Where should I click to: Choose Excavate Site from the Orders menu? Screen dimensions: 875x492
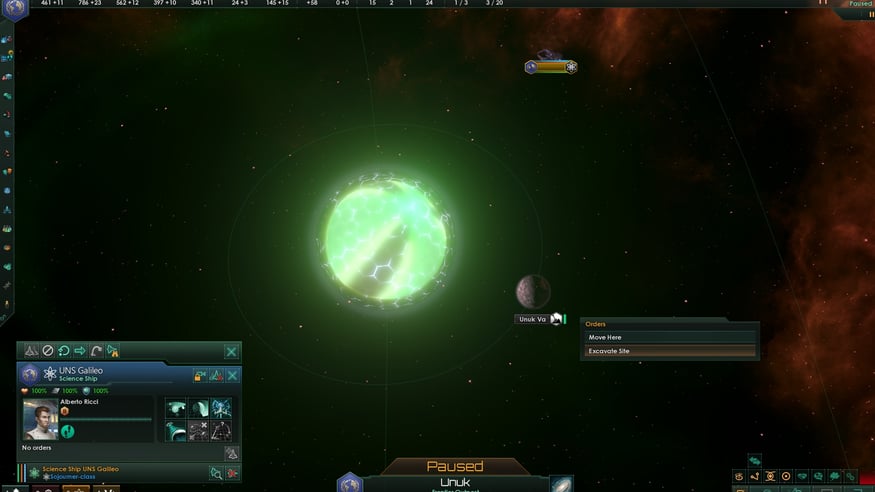(x=668, y=351)
